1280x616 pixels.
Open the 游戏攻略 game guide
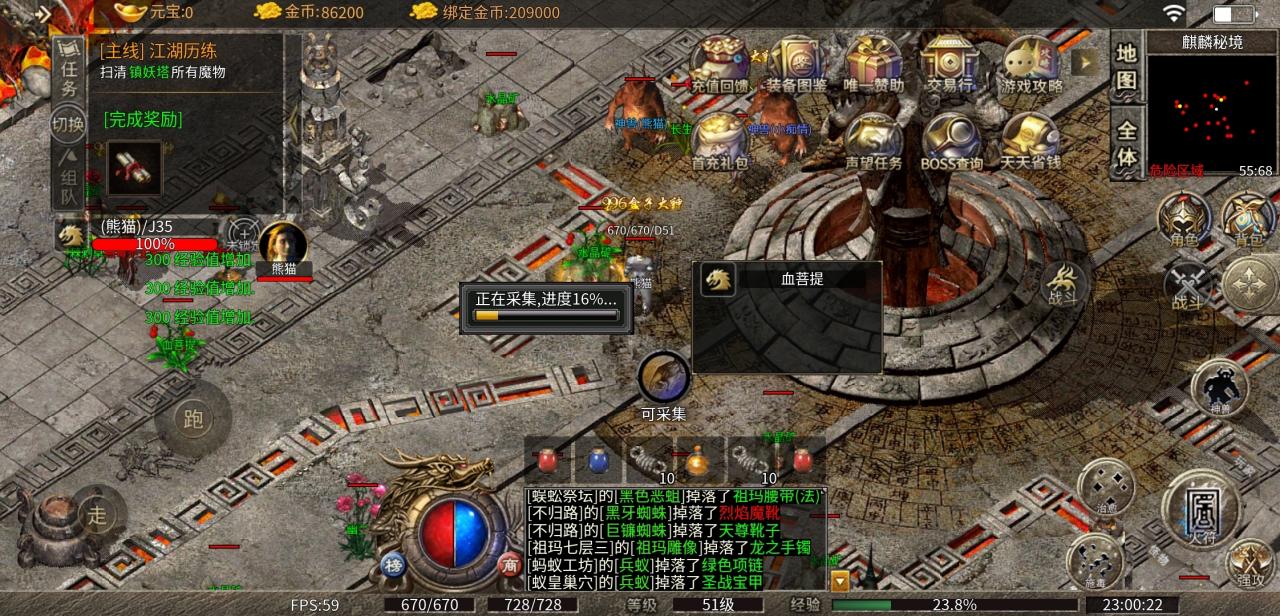[x=1031, y=62]
